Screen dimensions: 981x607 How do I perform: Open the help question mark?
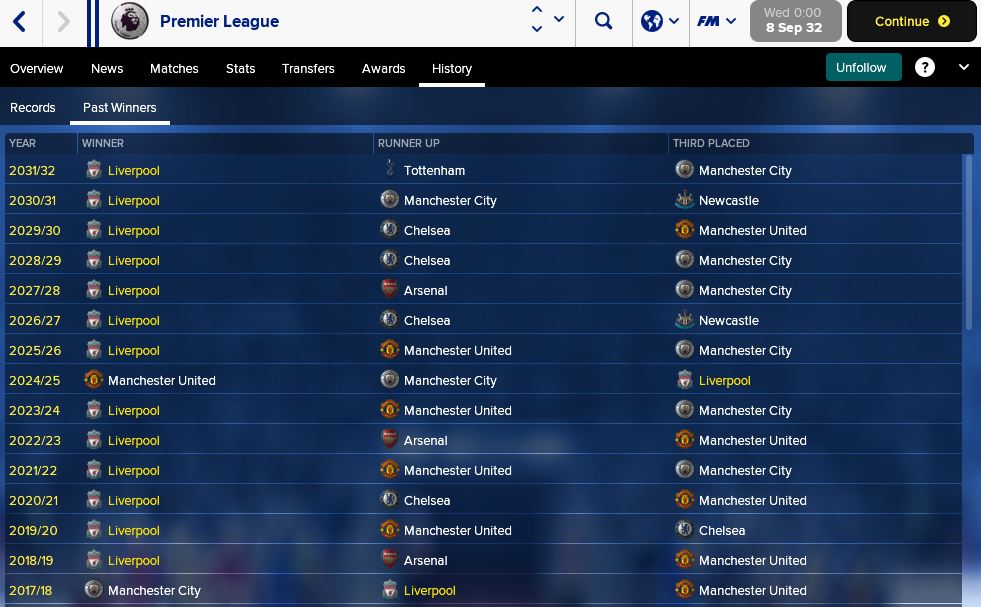point(925,68)
